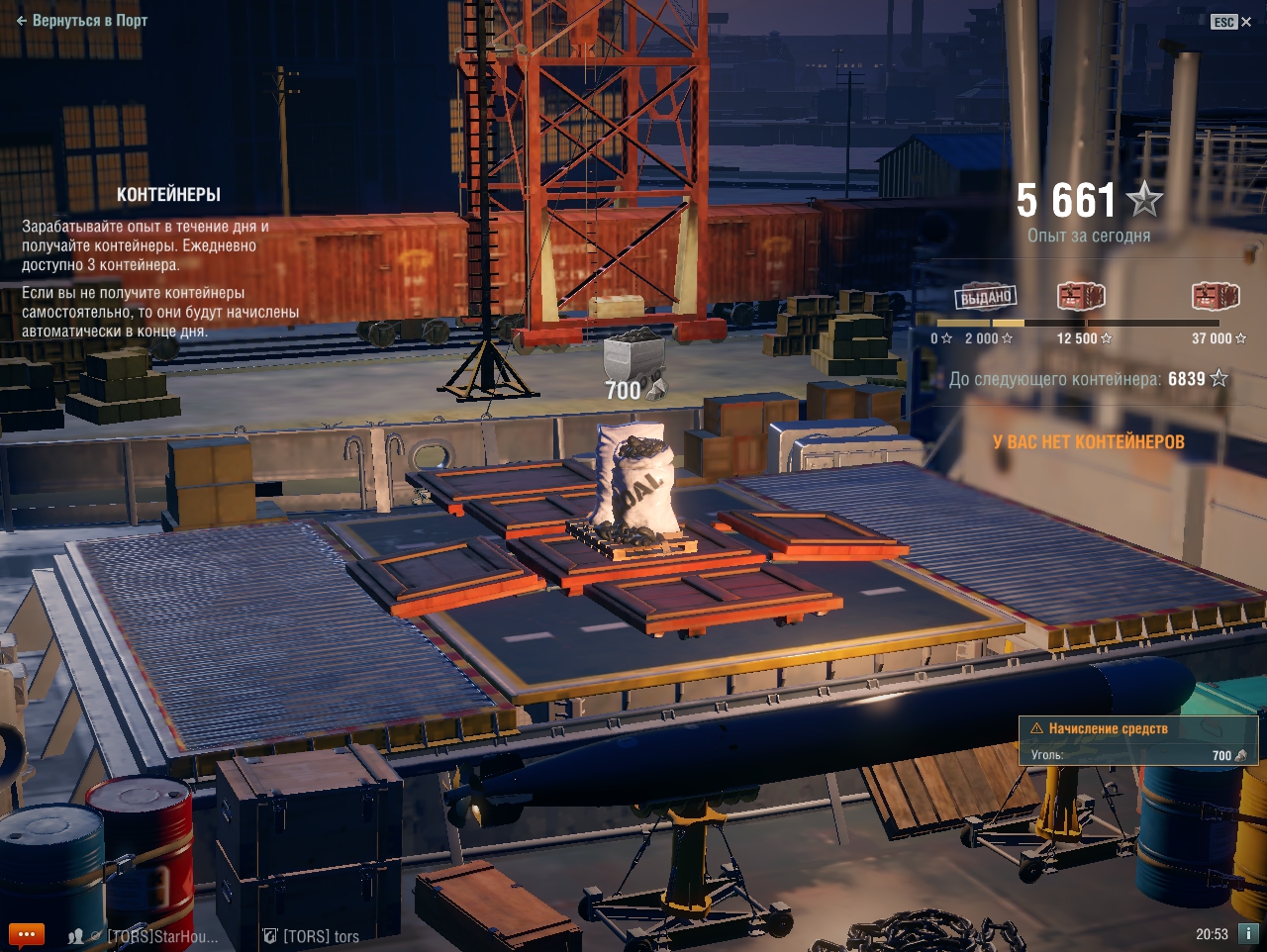Return to Port via the back arrow
Screen dimensions: 1267x952
[81, 20]
